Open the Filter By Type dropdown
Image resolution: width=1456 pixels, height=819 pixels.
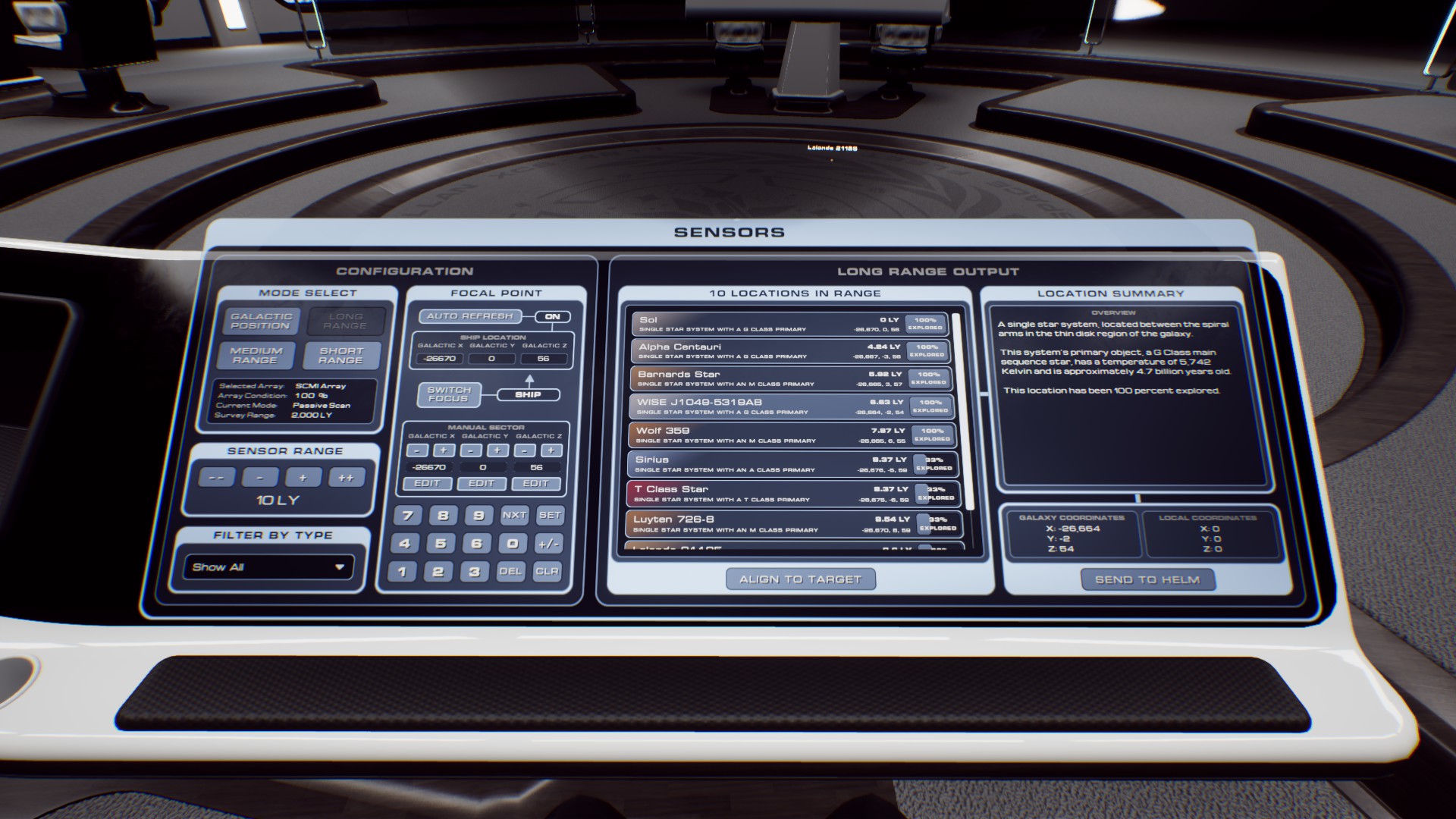tap(268, 567)
